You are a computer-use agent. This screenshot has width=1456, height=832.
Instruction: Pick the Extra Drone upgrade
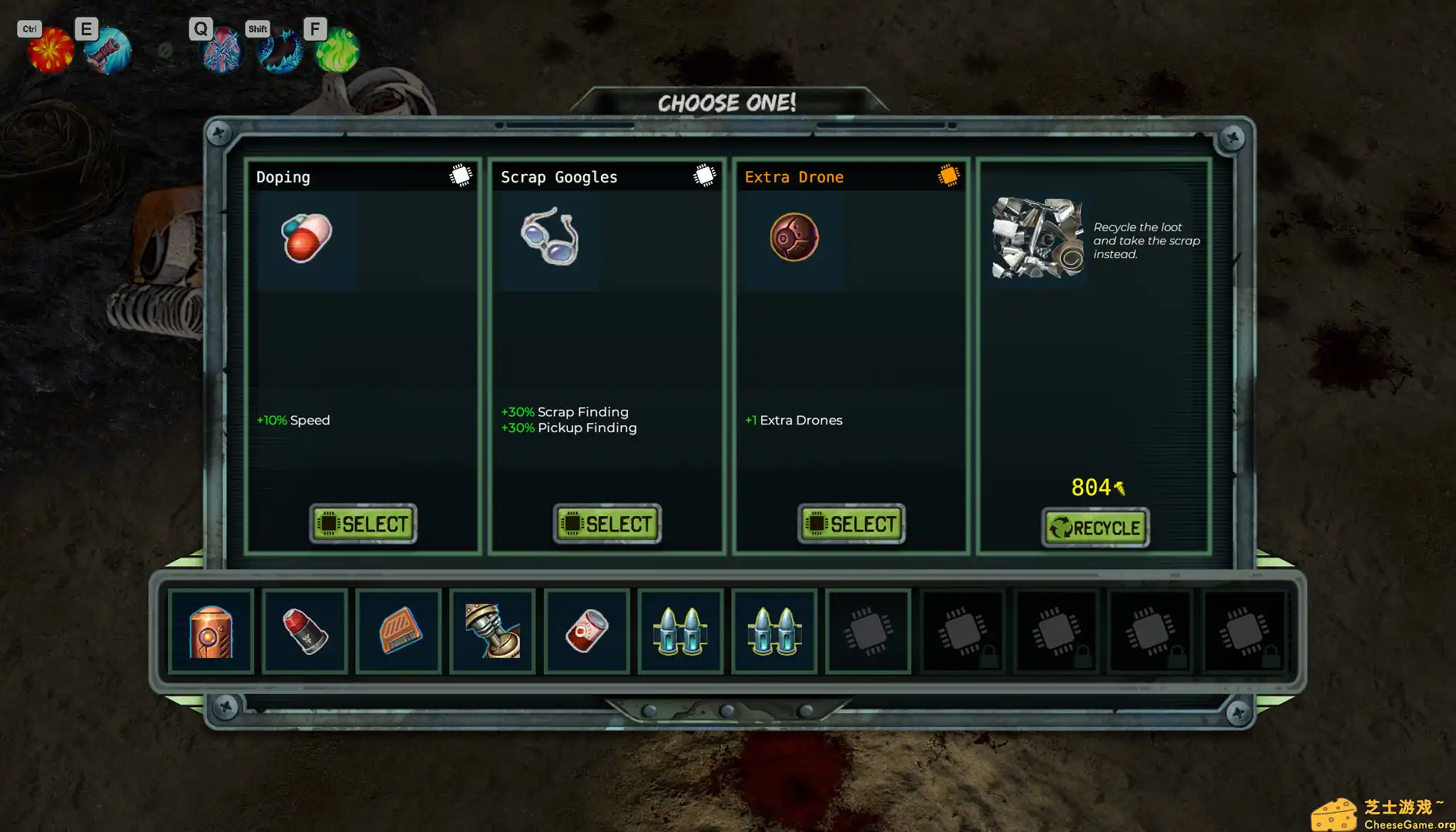coord(851,524)
